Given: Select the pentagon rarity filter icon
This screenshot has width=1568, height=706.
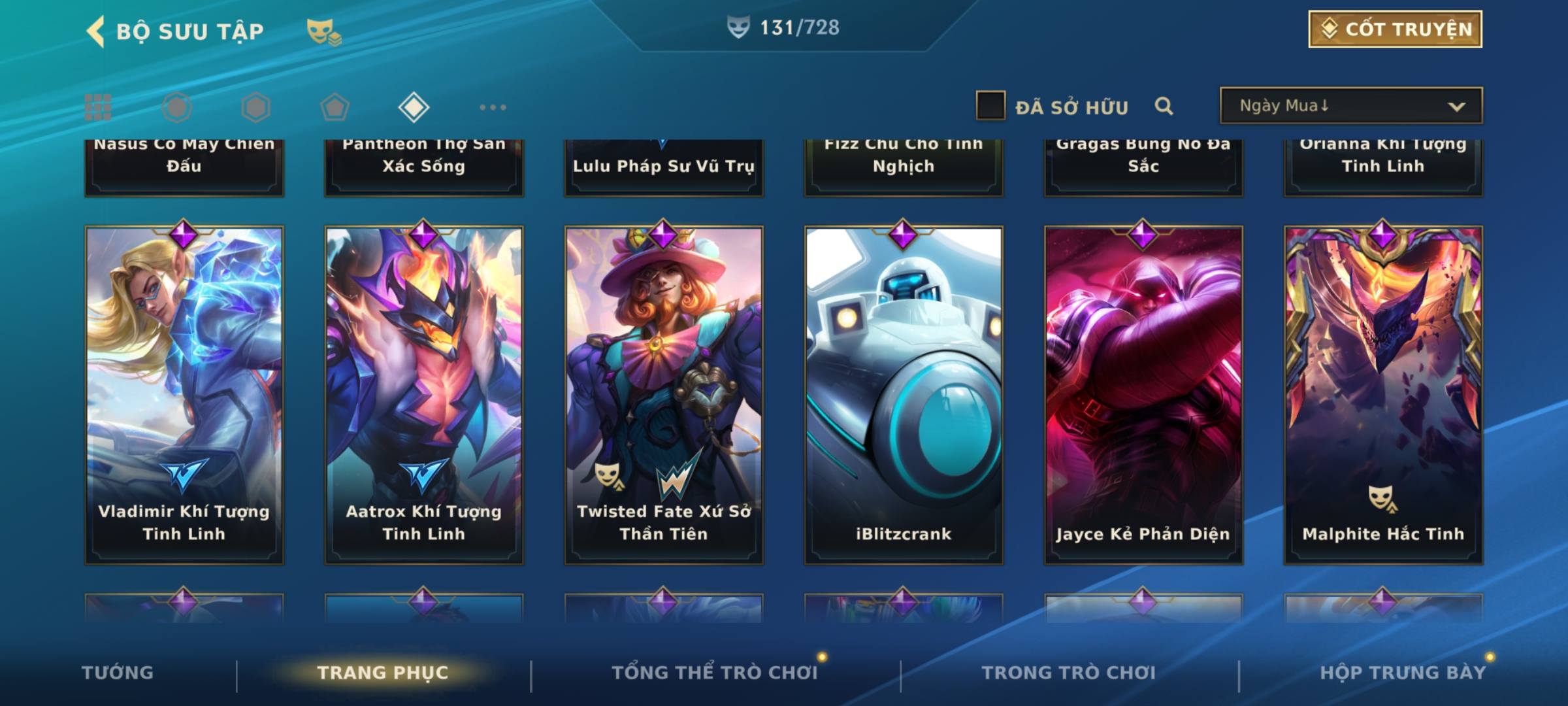Looking at the screenshot, I should [x=335, y=107].
